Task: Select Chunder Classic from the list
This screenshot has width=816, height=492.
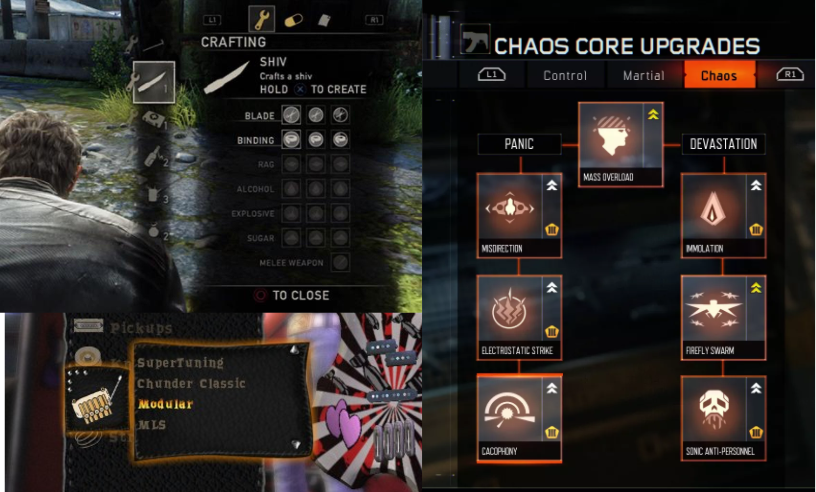Action: click(x=191, y=383)
